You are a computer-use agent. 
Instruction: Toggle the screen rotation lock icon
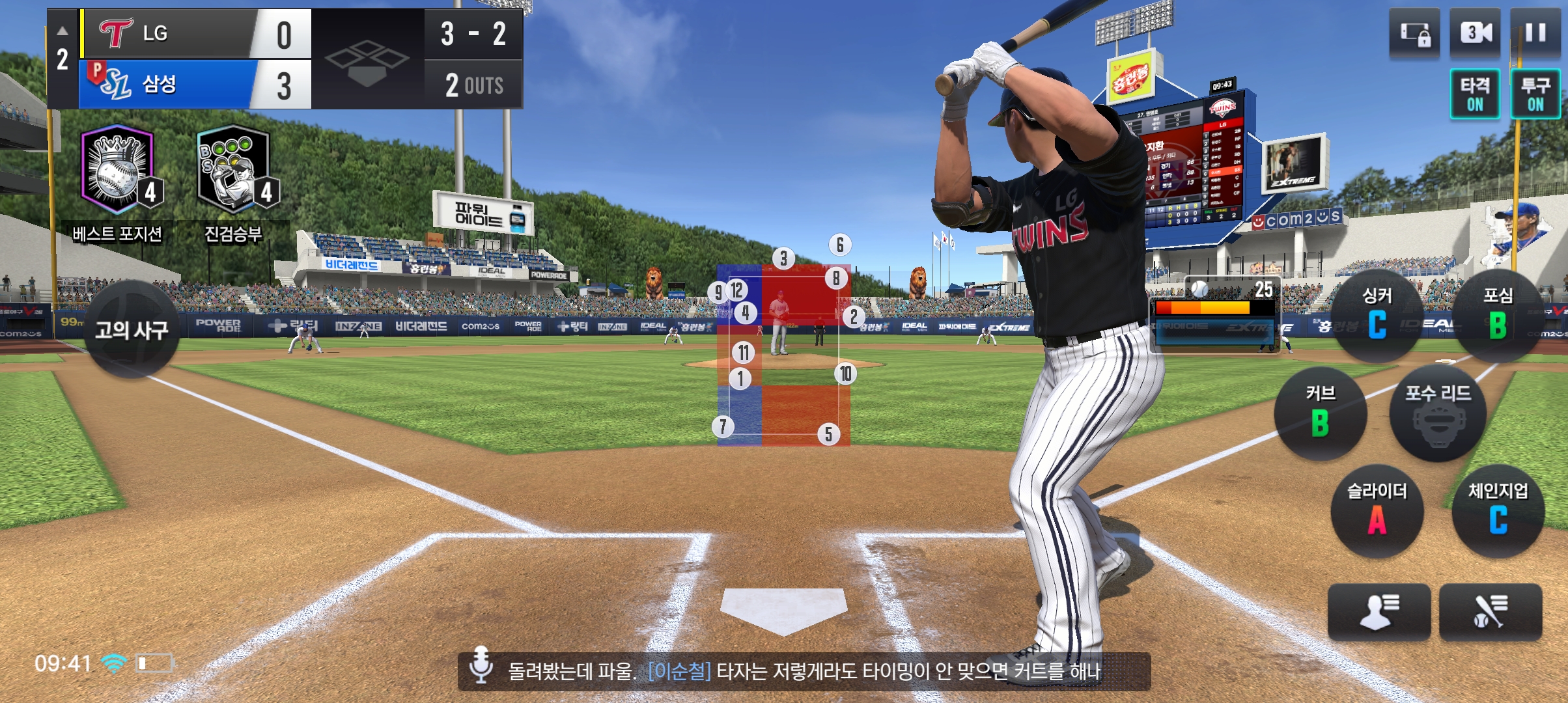1414,33
